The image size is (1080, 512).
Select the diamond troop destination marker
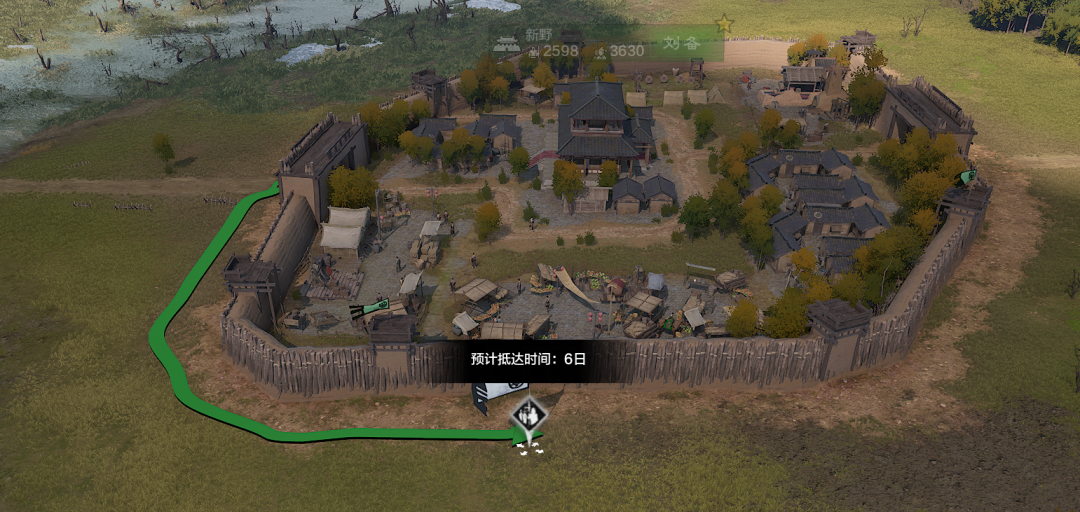[528, 413]
